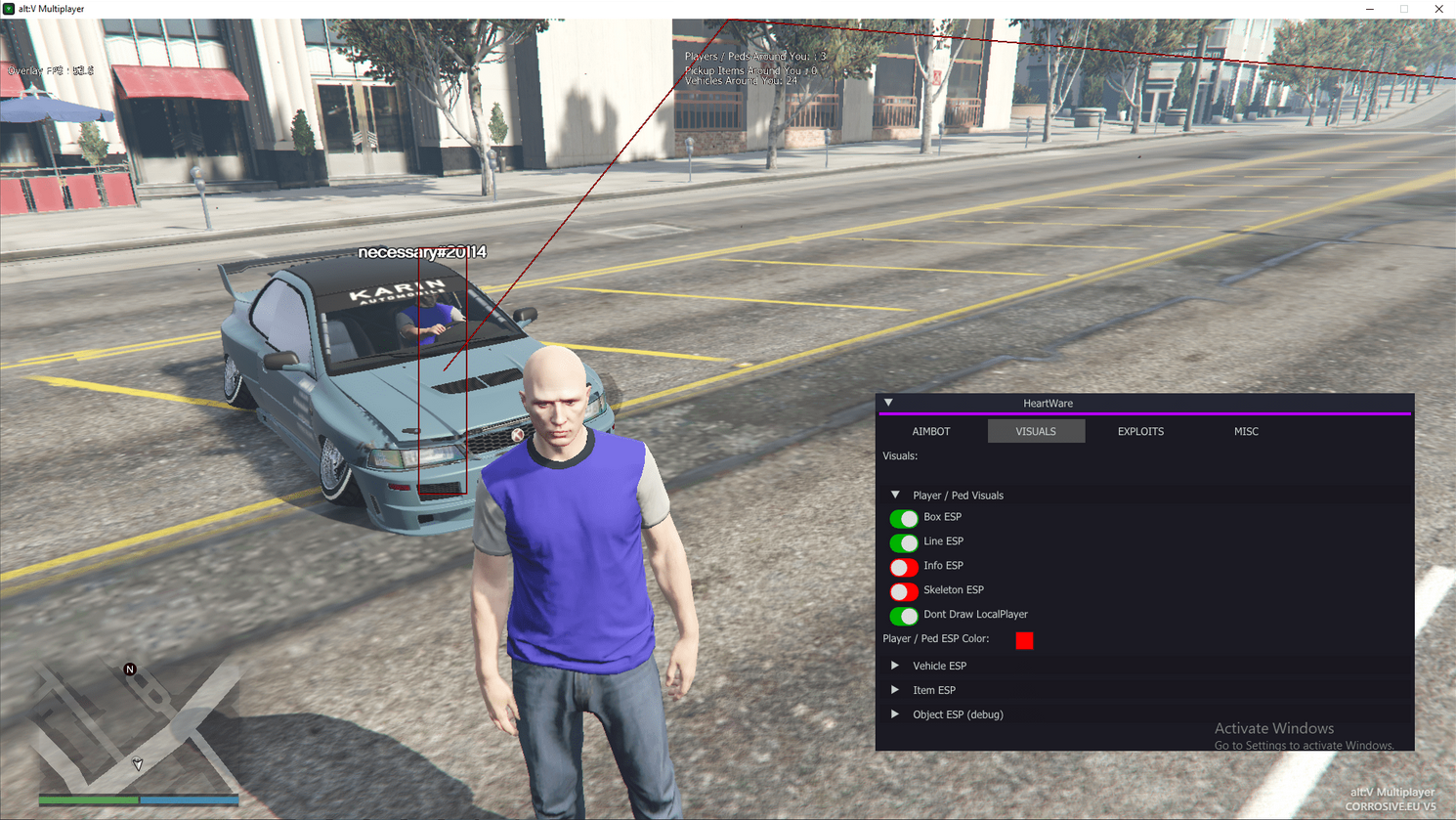The image size is (1456, 820).
Task: Close the alt:V Multiplayer window
Action: click(x=1438, y=9)
